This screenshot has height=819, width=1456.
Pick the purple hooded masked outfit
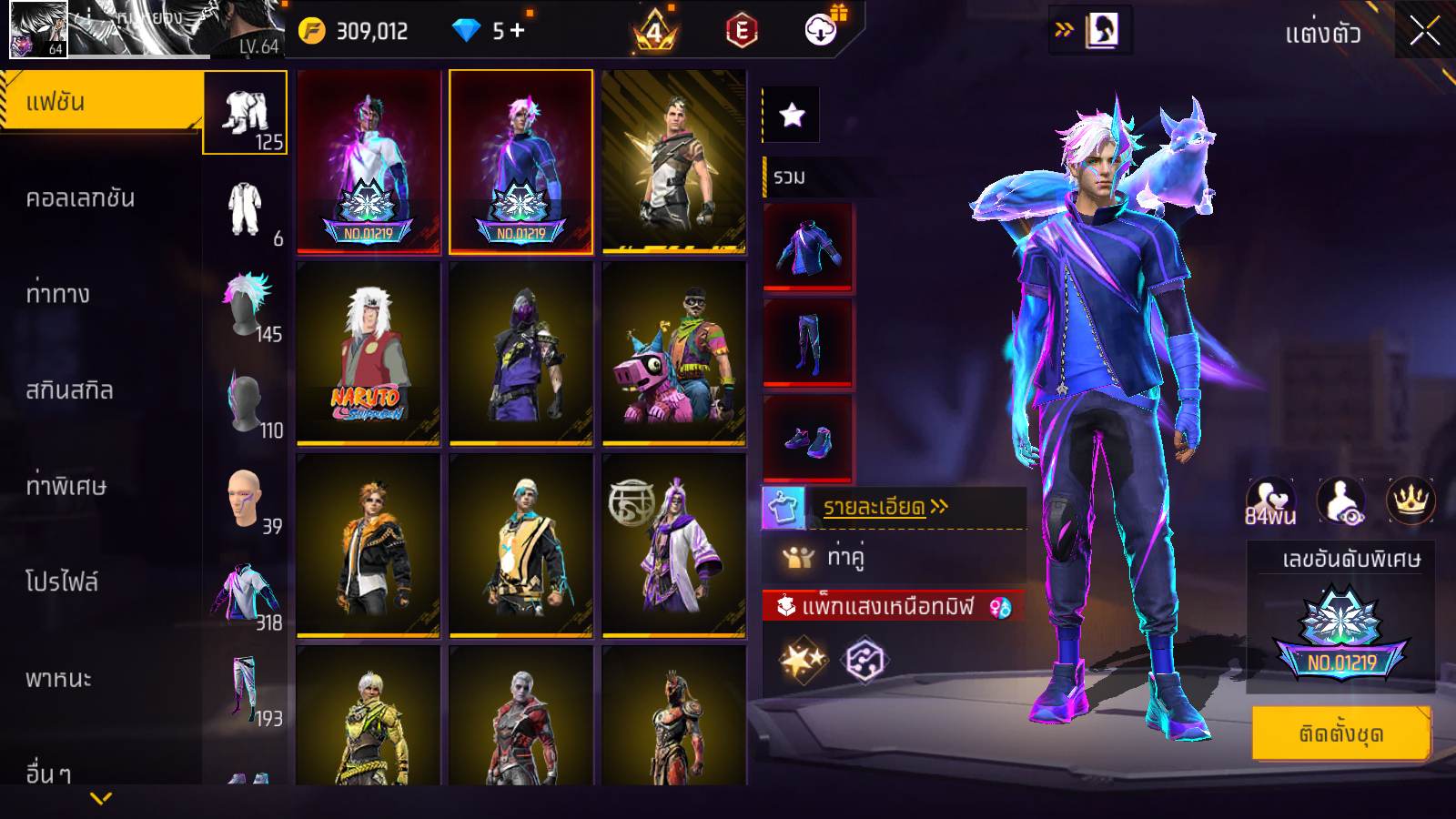[521, 353]
